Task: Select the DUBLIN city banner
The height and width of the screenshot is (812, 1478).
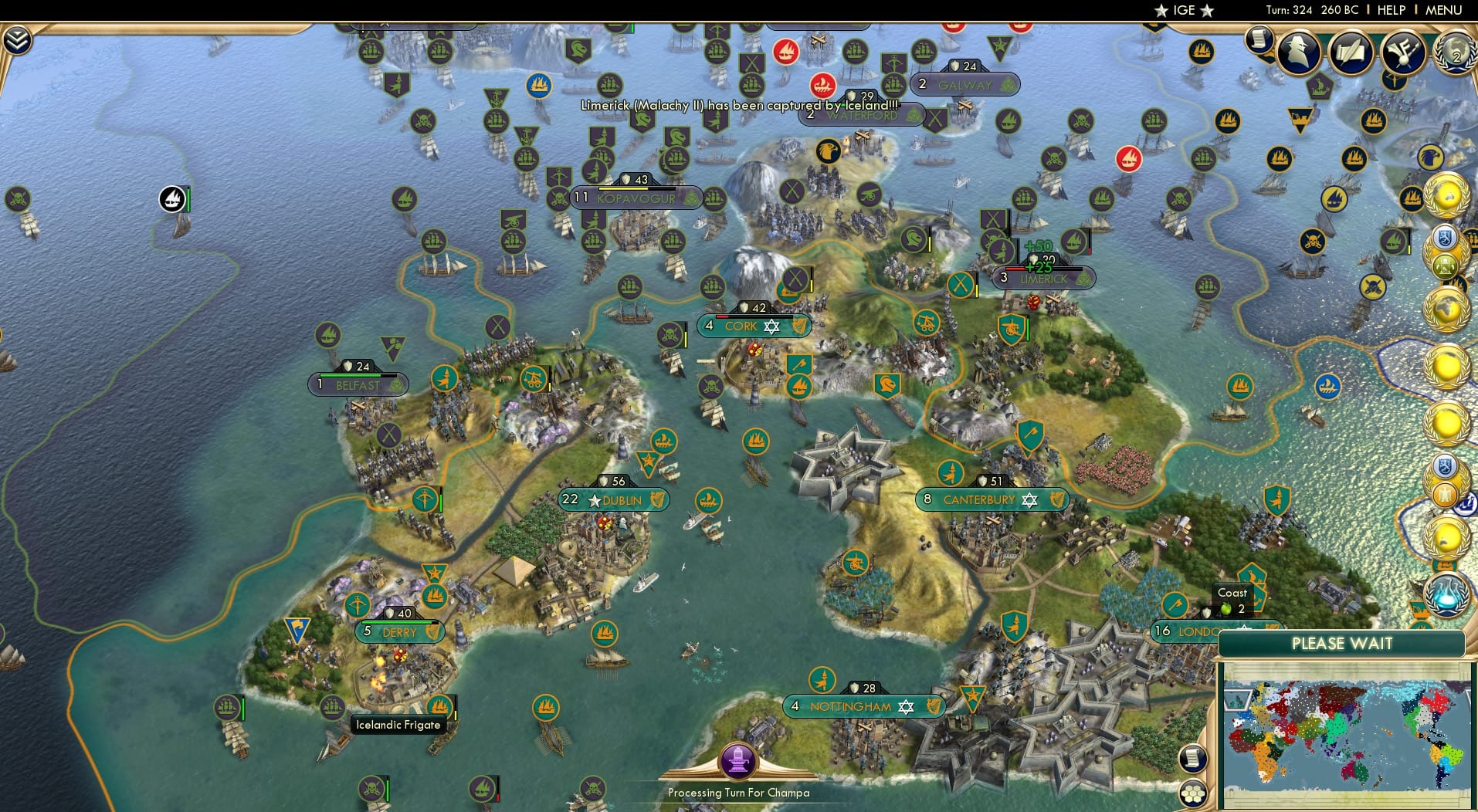Action: [615, 499]
